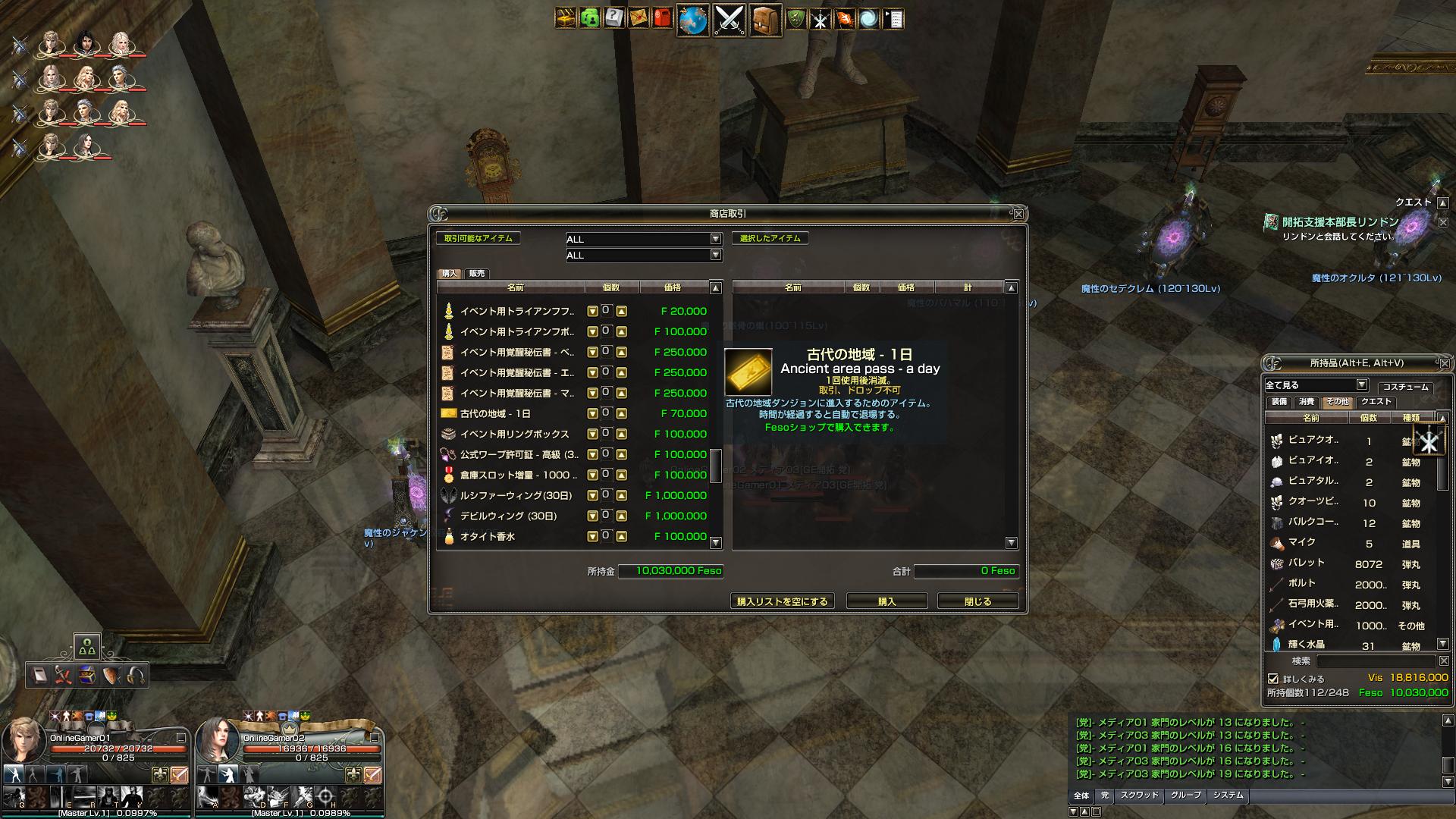1456x819 pixels.
Task: Toggle the 詳しくみる checkbox
Action: click(x=1273, y=679)
